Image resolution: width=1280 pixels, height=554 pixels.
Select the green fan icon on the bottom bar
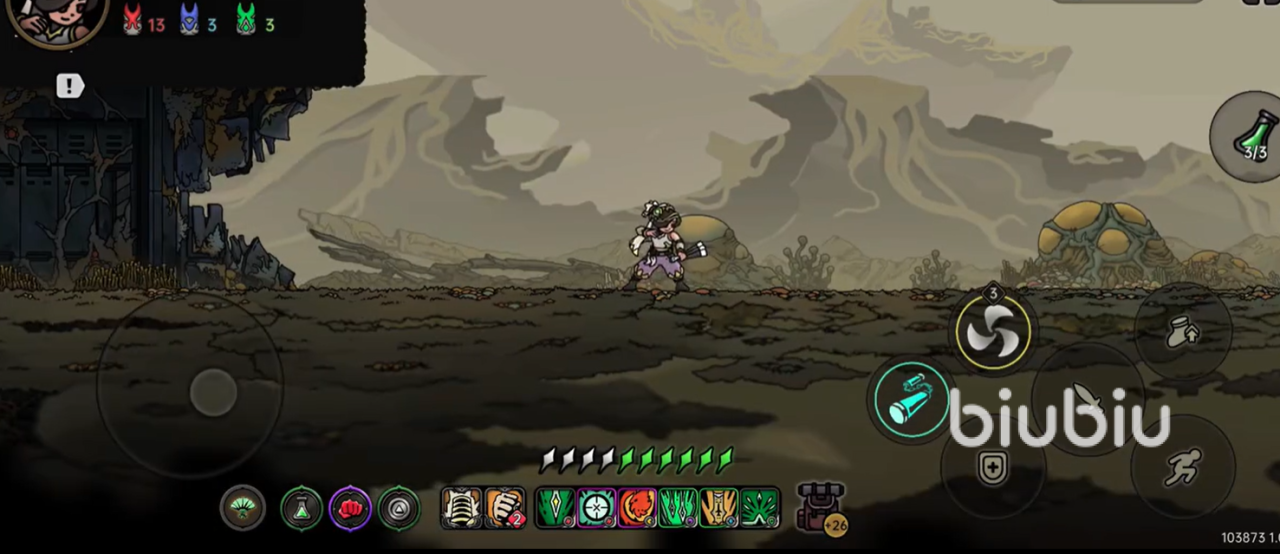click(x=243, y=508)
